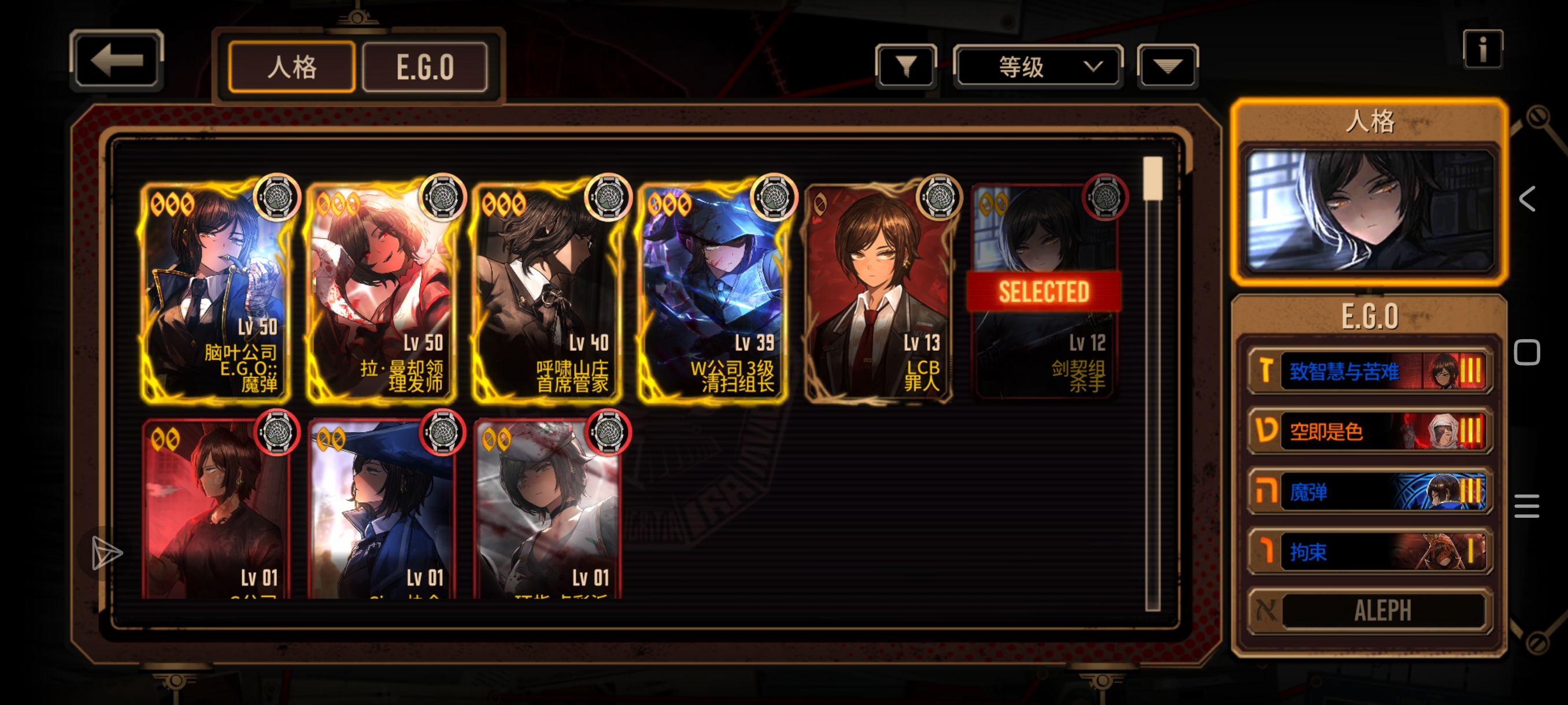Click the equipped identity portrait panel
The height and width of the screenshot is (705, 1568).
[x=1369, y=210]
